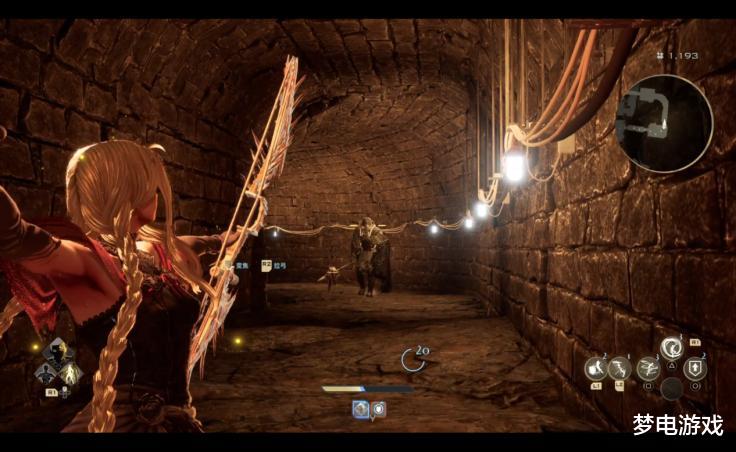Screen dimensions: 736x452
Task: Click the shield buff icon below stamina bar
Action: click(x=378, y=408)
